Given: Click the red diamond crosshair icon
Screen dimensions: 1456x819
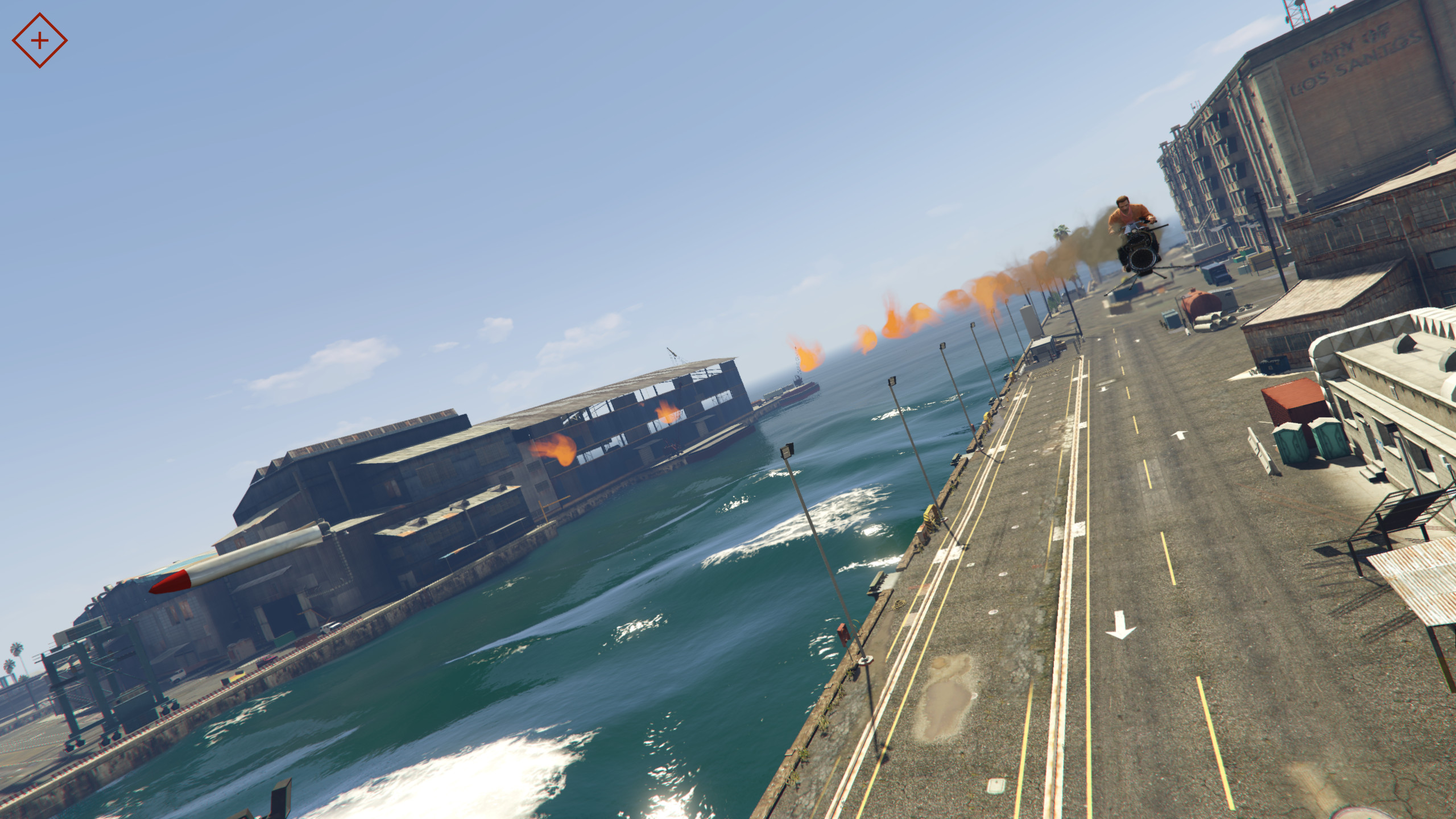Looking at the screenshot, I should coord(39,40).
